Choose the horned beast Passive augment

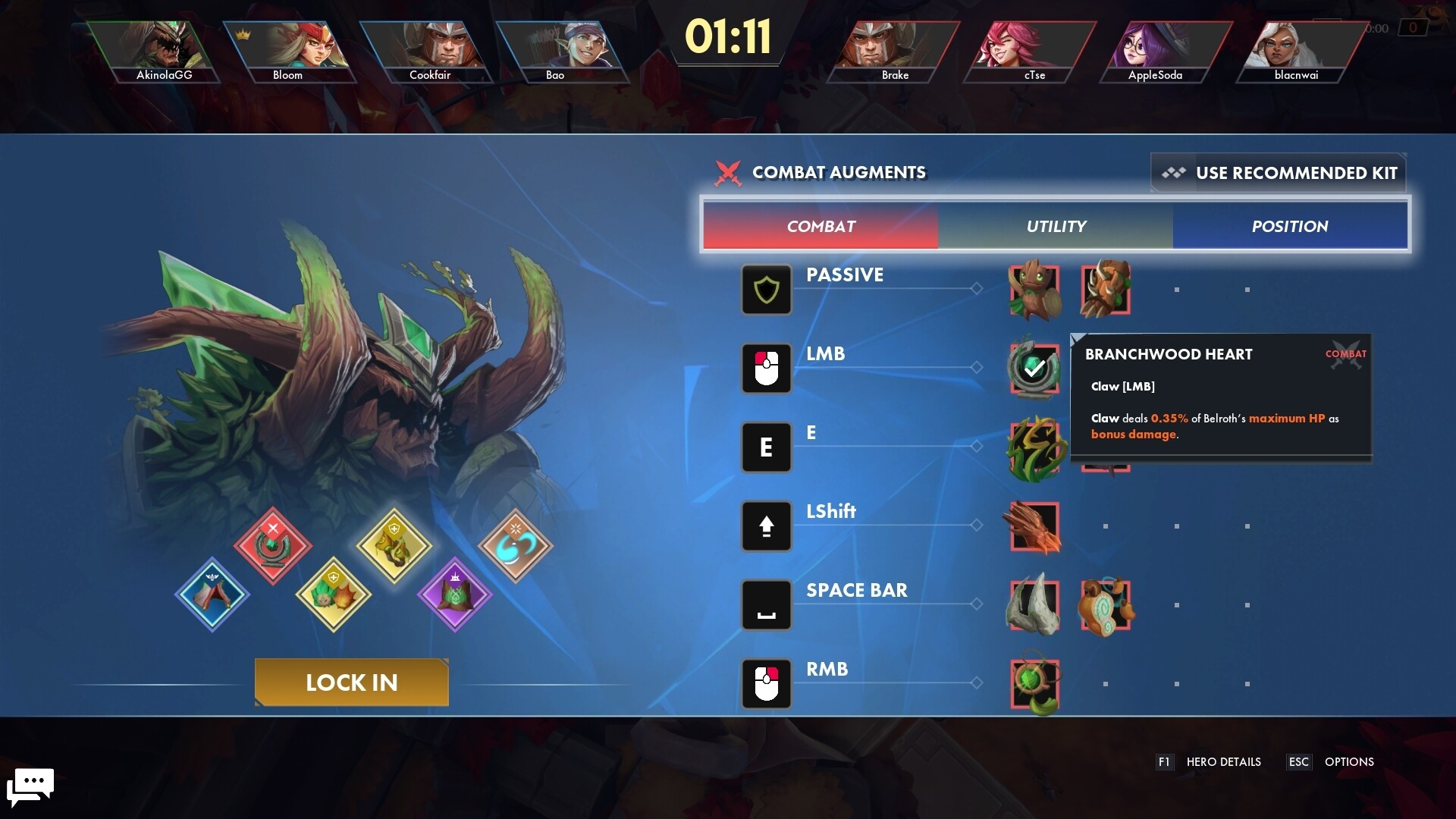pos(1105,290)
